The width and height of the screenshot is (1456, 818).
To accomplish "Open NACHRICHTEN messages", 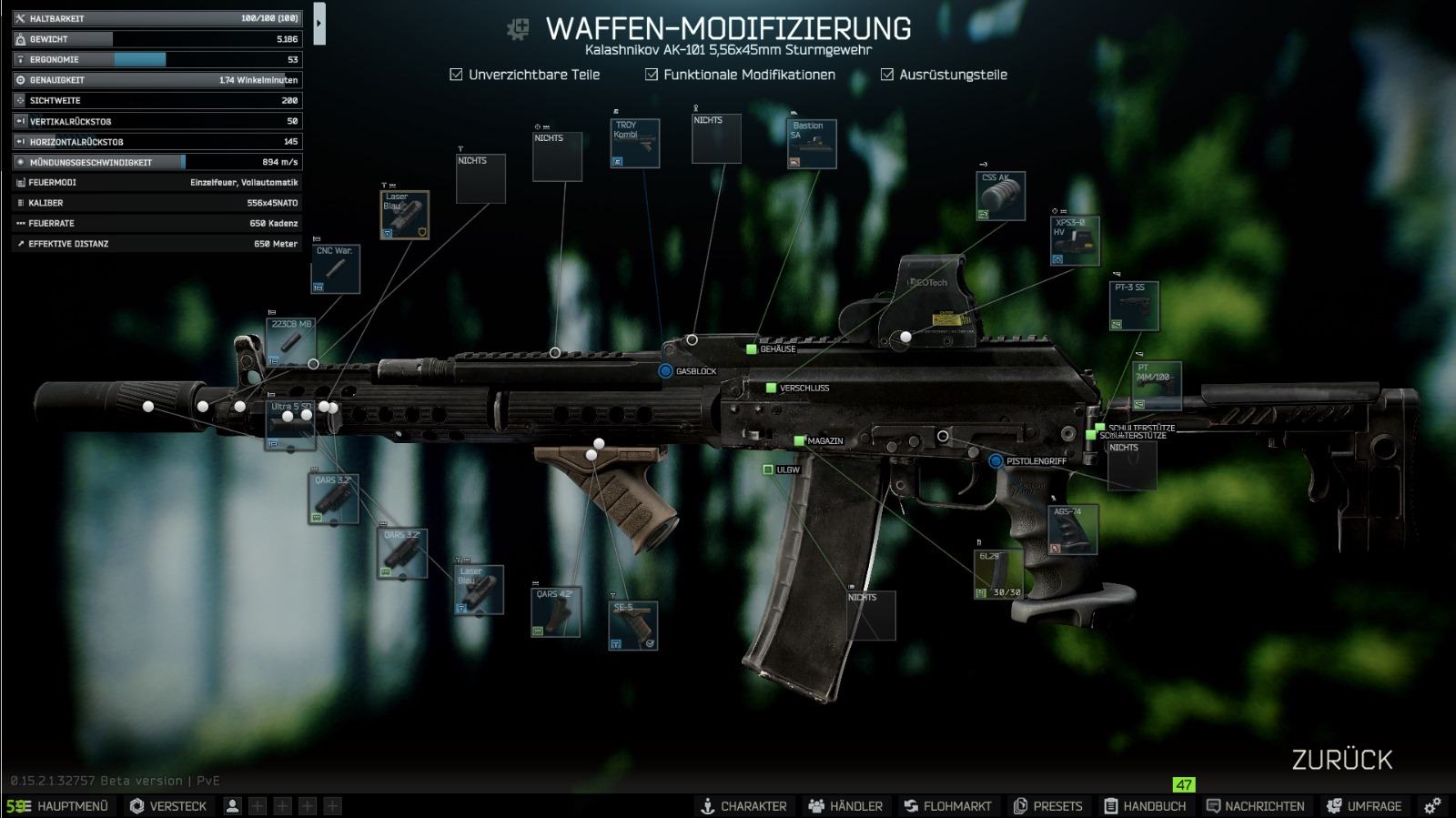I will pyautogui.click(x=1255, y=806).
